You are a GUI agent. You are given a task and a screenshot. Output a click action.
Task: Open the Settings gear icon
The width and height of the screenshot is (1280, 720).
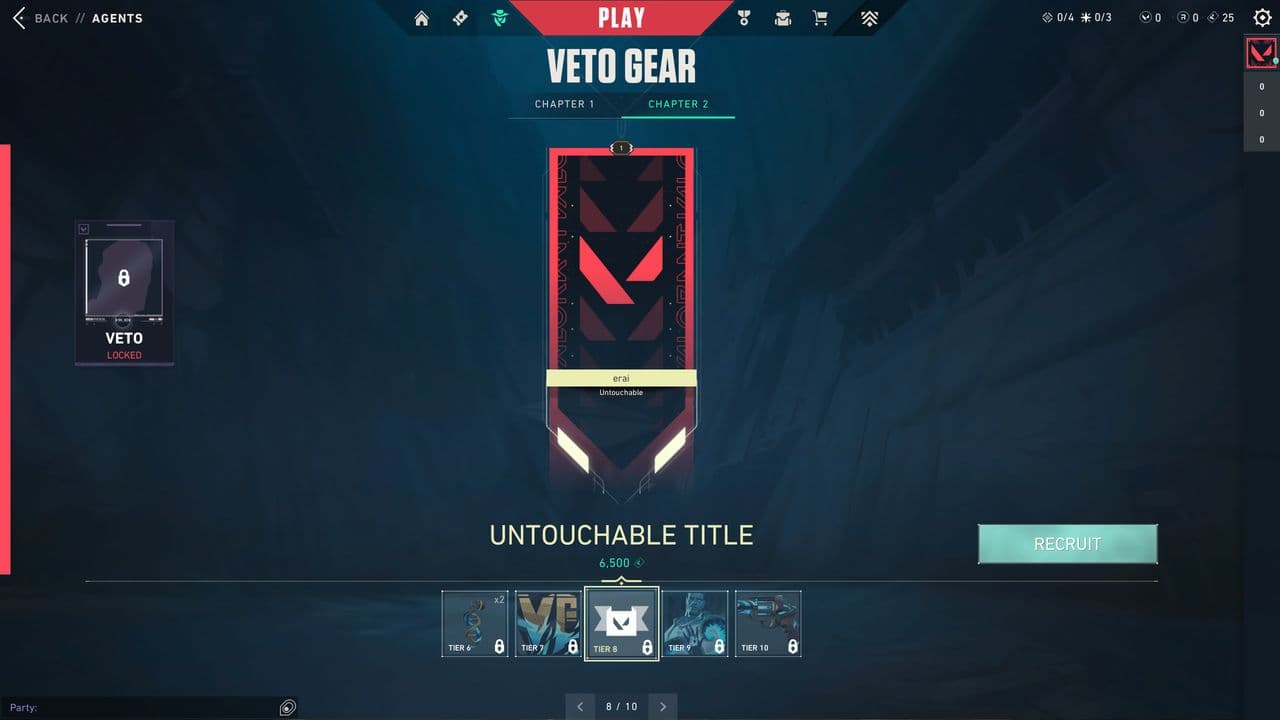tap(1262, 17)
